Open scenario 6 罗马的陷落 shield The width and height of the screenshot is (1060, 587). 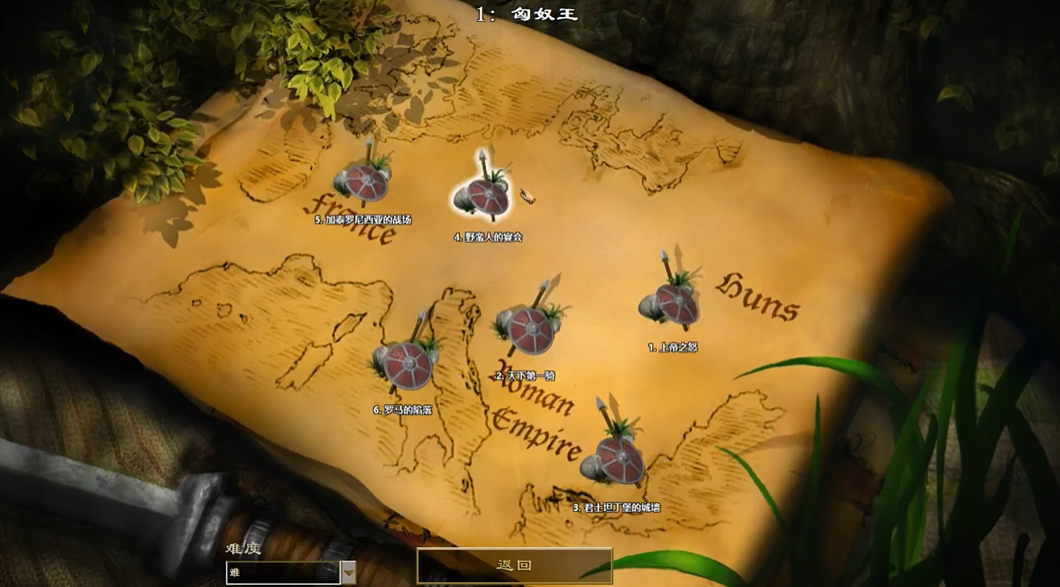pyautogui.click(x=406, y=364)
